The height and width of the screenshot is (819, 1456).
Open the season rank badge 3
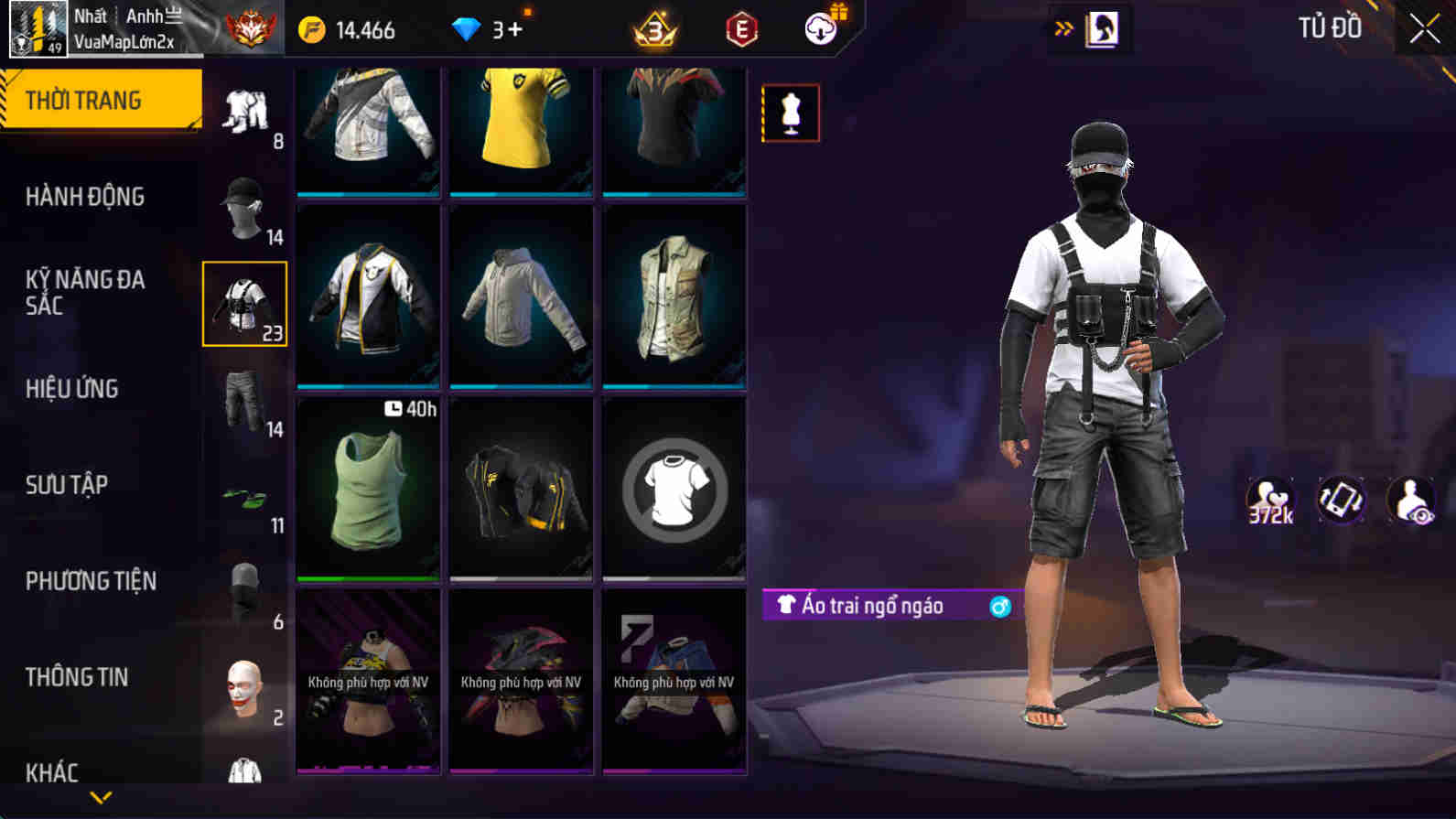pyautogui.click(x=653, y=28)
